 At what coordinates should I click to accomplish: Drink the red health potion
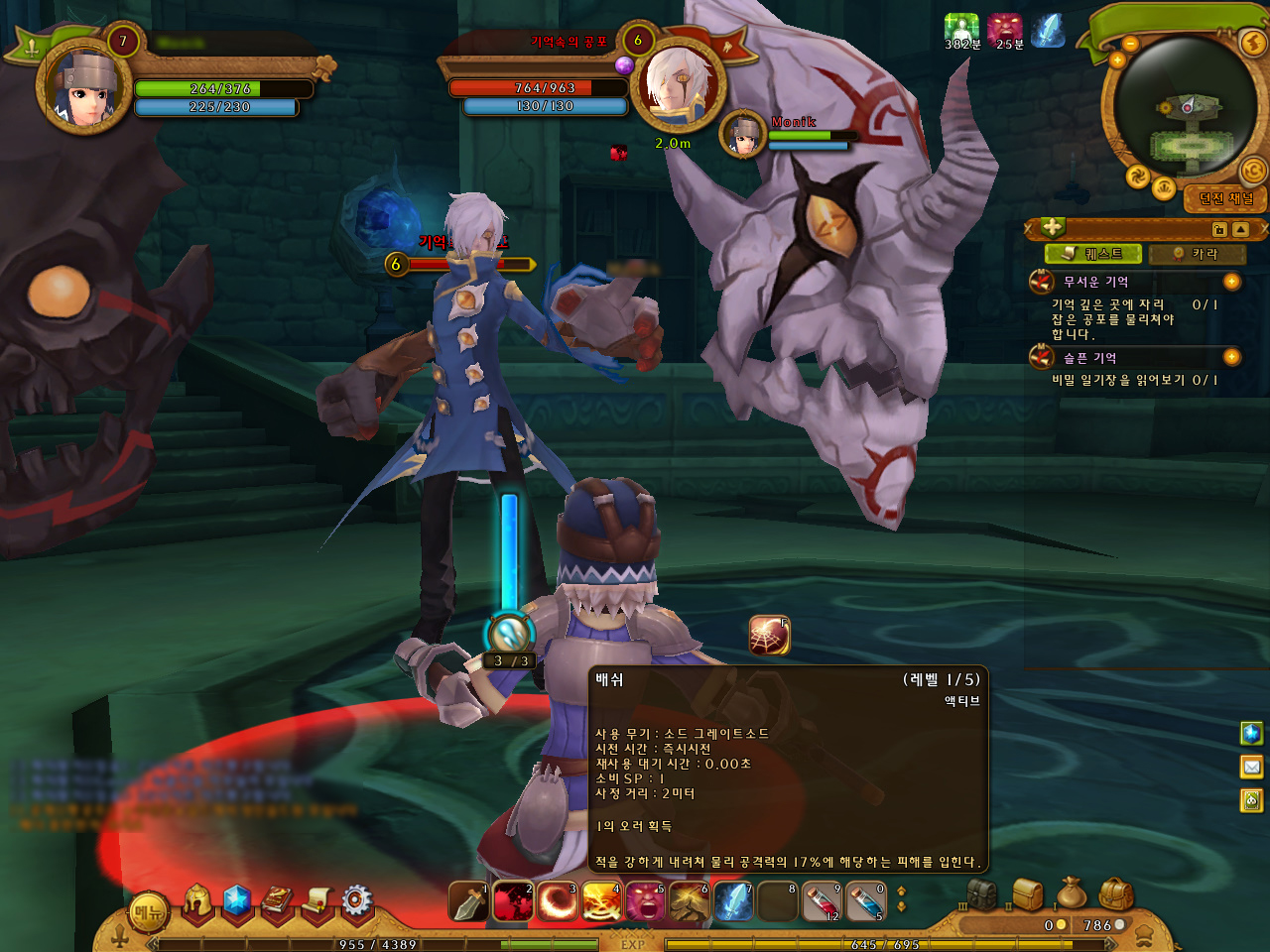click(822, 902)
